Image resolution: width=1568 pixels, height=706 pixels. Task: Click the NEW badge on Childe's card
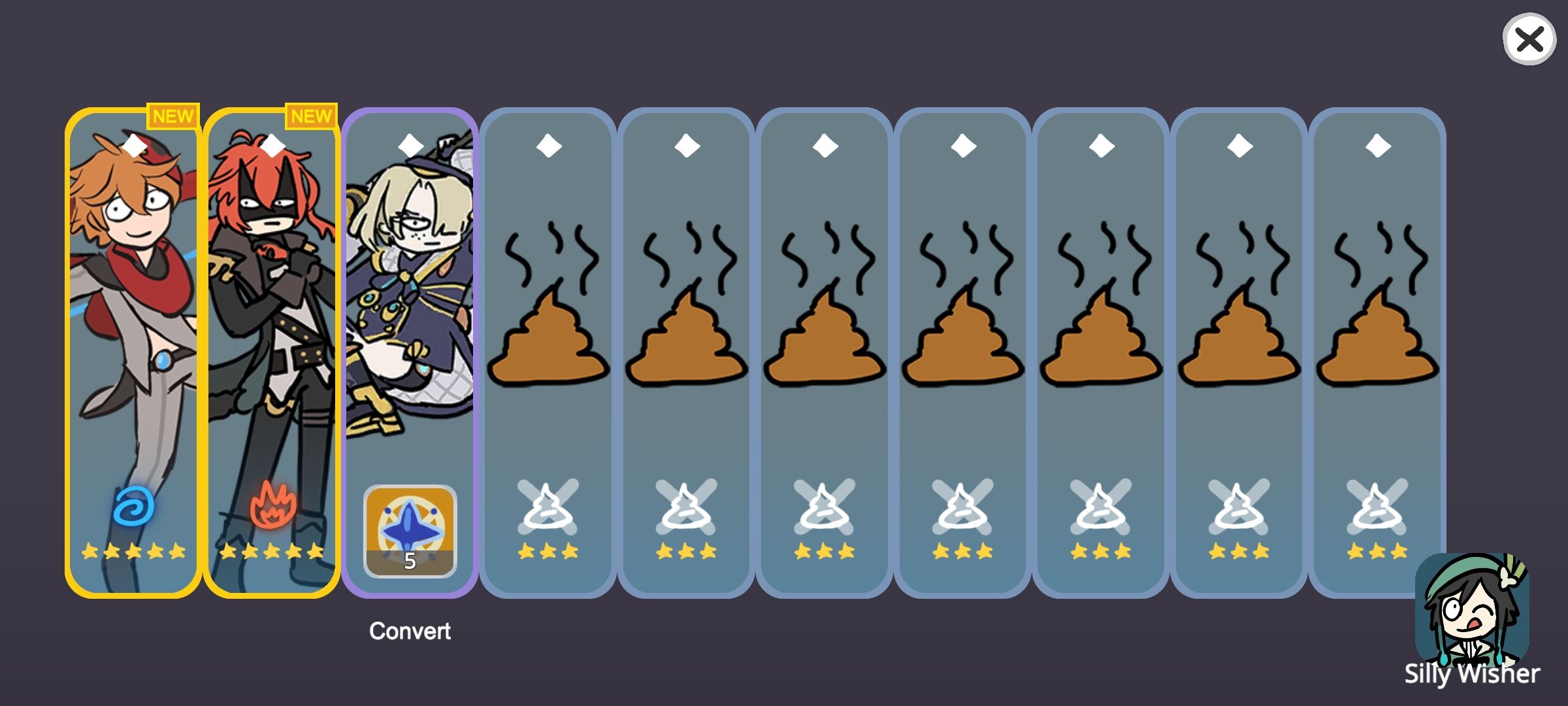click(x=172, y=116)
